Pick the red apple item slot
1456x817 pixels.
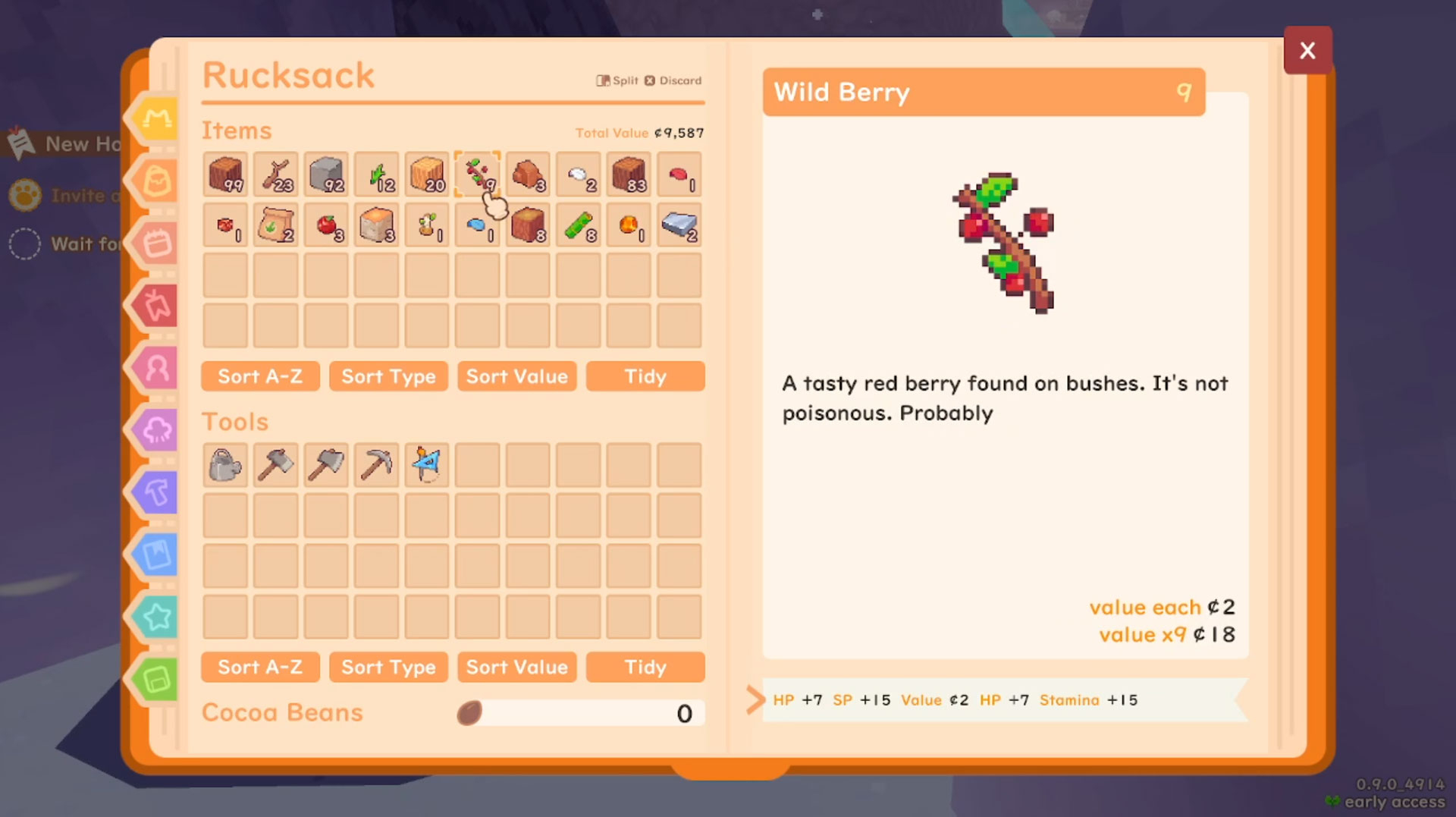pos(326,225)
